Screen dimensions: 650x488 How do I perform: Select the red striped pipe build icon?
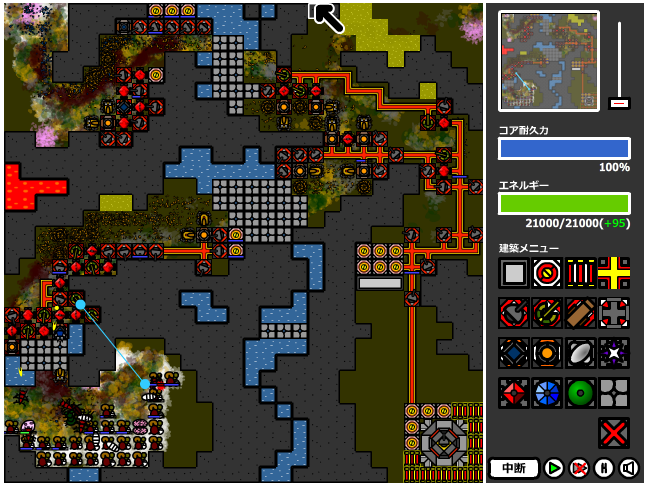(581, 273)
